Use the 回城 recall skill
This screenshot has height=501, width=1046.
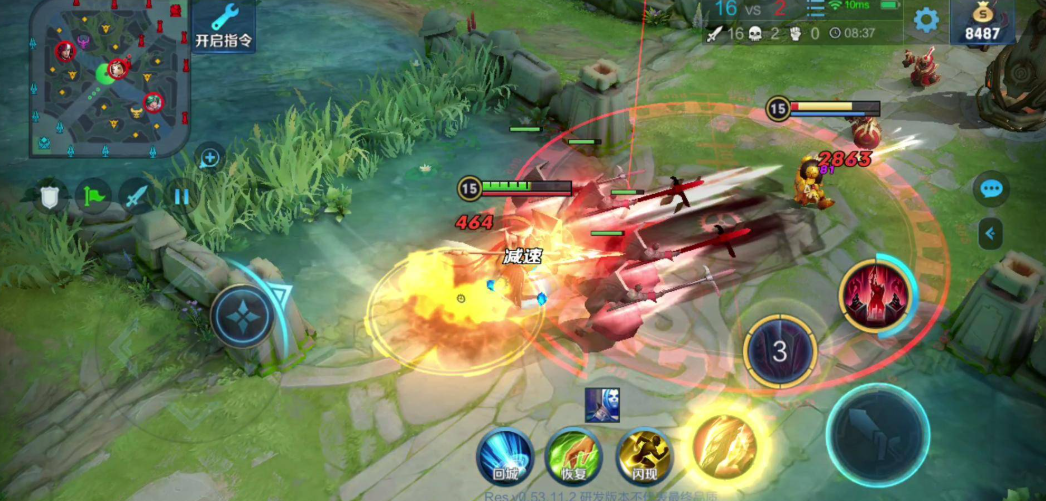[x=505, y=457]
